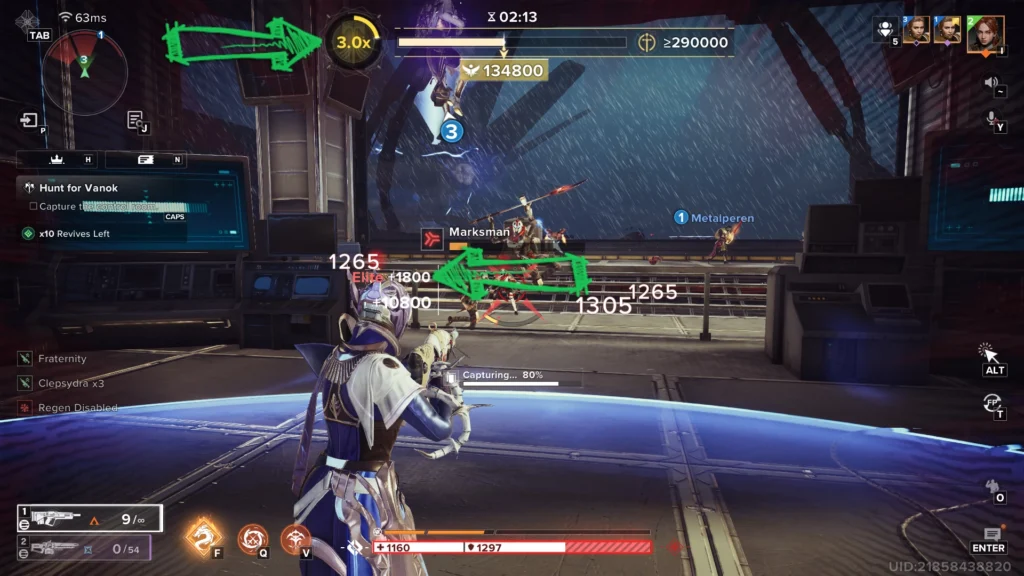Open the circular minimap radar
The width and height of the screenshot is (1024, 576).
pyautogui.click(x=85, y=70)
